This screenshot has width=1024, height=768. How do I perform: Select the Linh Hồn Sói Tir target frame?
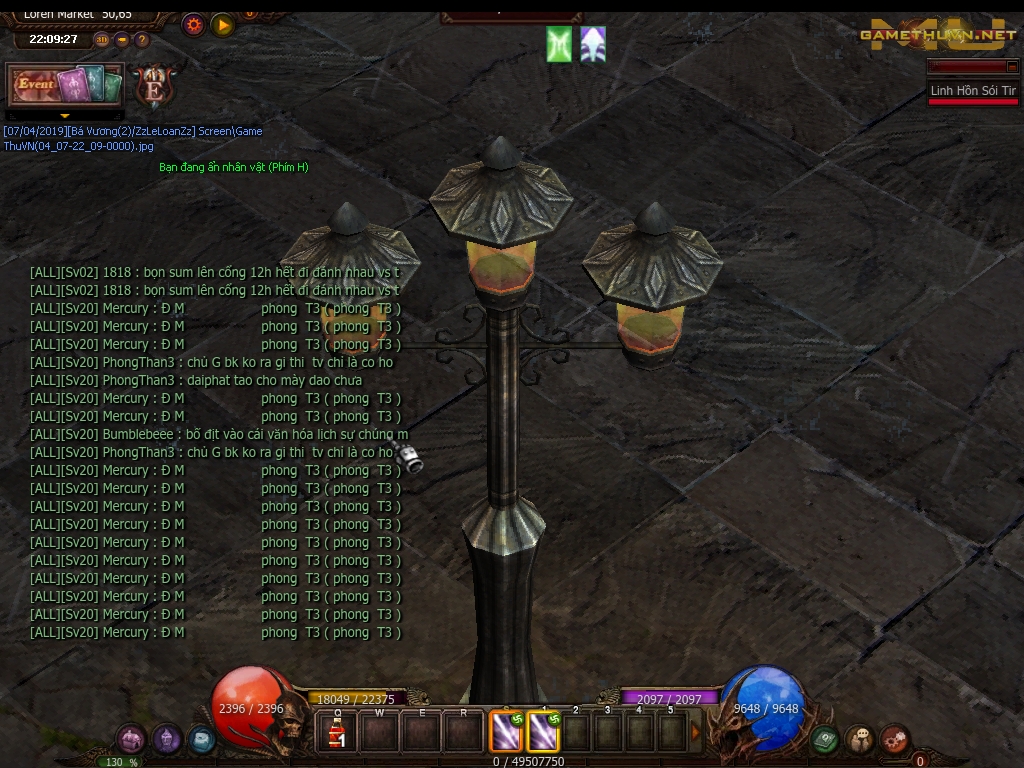(972, 91)
